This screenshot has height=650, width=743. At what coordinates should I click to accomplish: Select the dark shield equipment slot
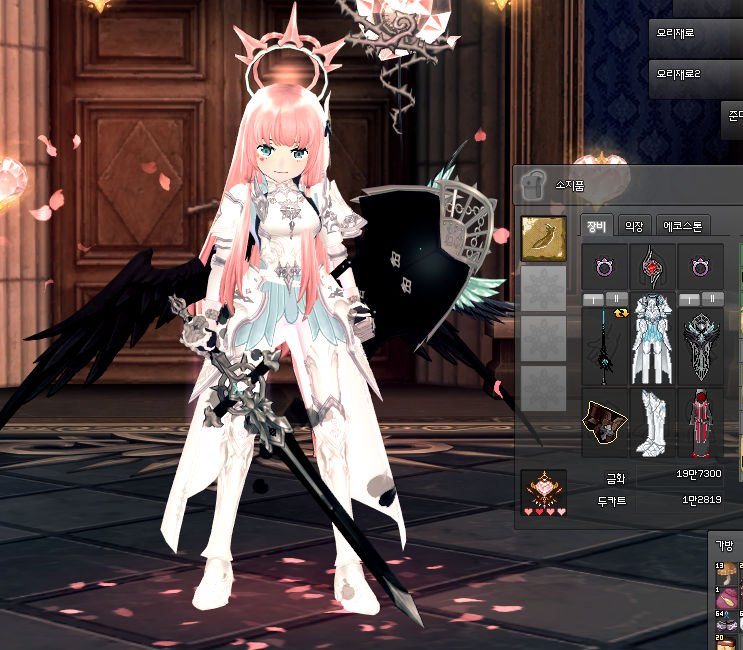coord(701,346)
